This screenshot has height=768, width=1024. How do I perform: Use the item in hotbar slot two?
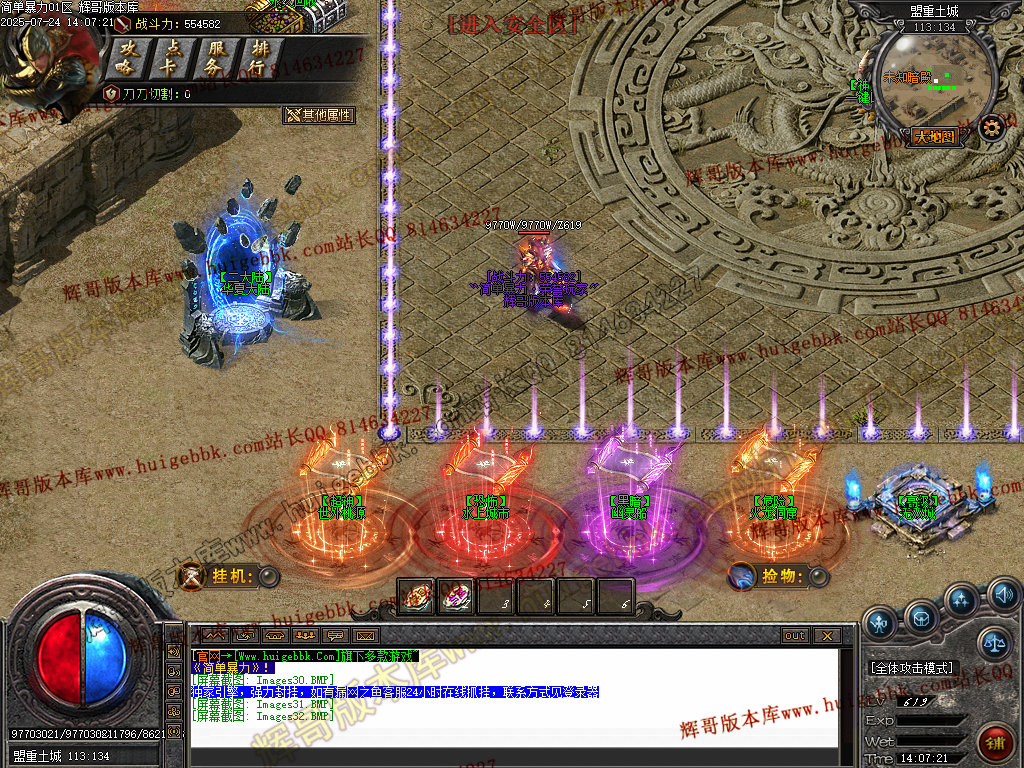455,596
